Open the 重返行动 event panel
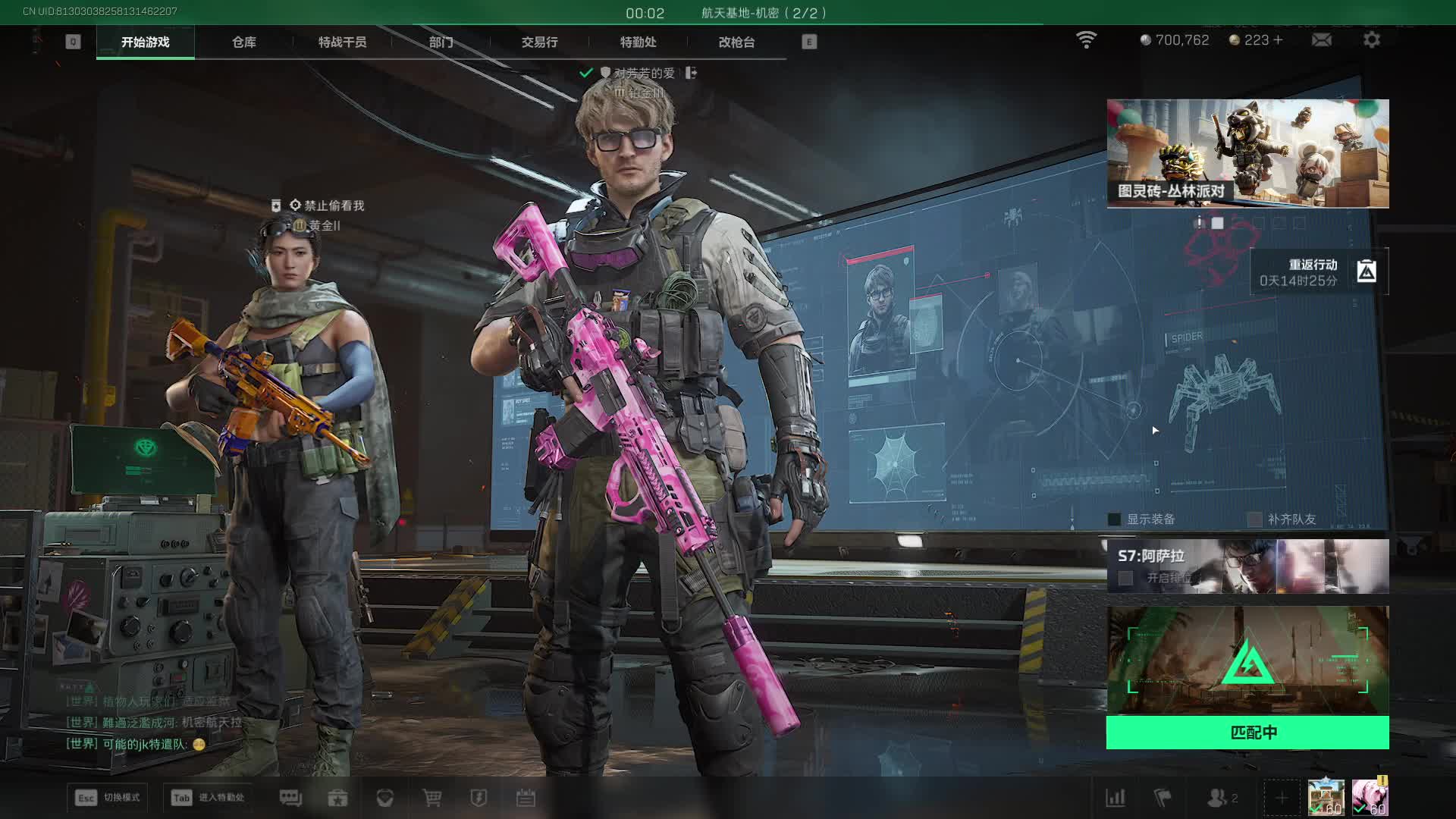Image resolution: width=1456 pixels, height=819 pixels. point(1319,272)
